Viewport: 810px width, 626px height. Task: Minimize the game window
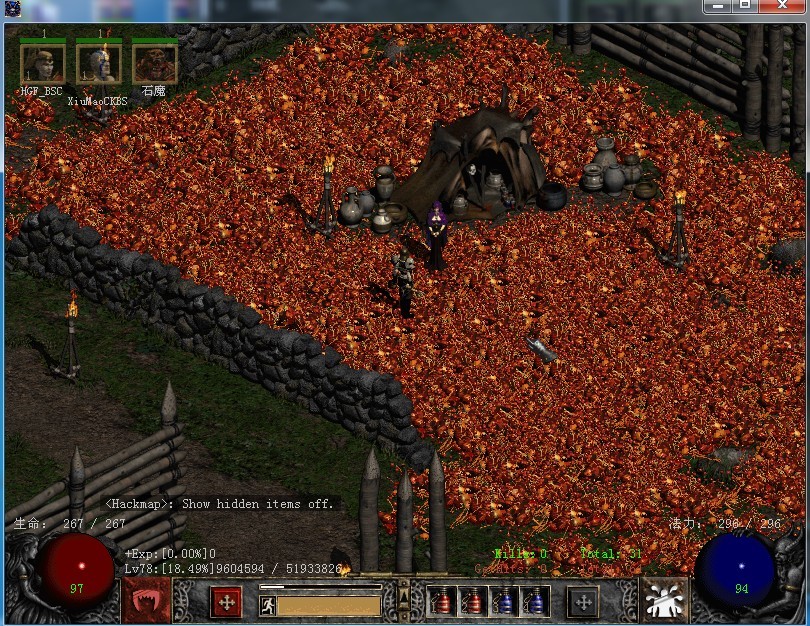pos(717,6)
